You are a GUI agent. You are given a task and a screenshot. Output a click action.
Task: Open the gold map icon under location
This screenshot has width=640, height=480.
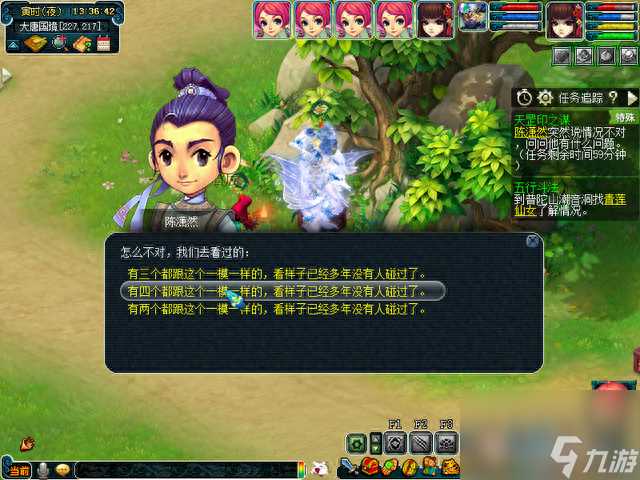pyautogui.click(x=36, y=44)
